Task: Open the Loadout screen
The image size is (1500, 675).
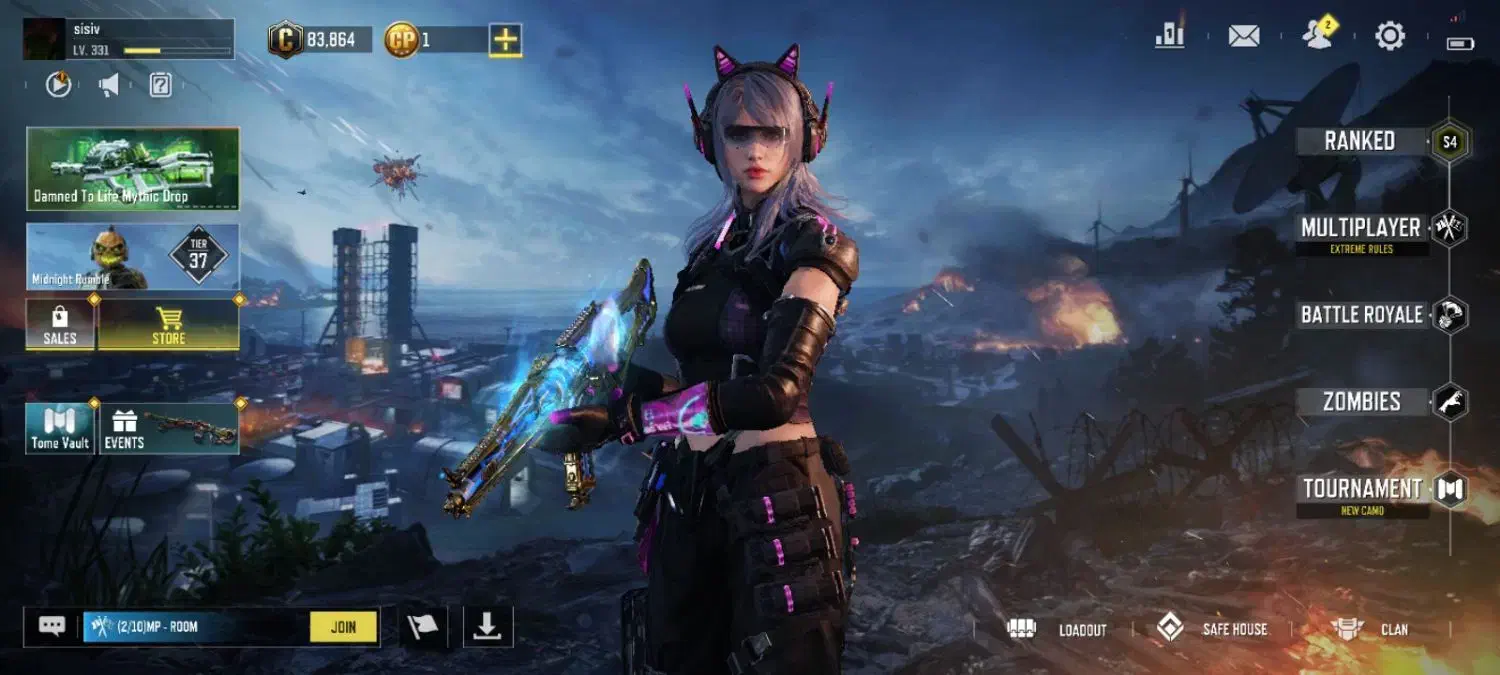Action: pyautogui.click(x=1059, y=629)
